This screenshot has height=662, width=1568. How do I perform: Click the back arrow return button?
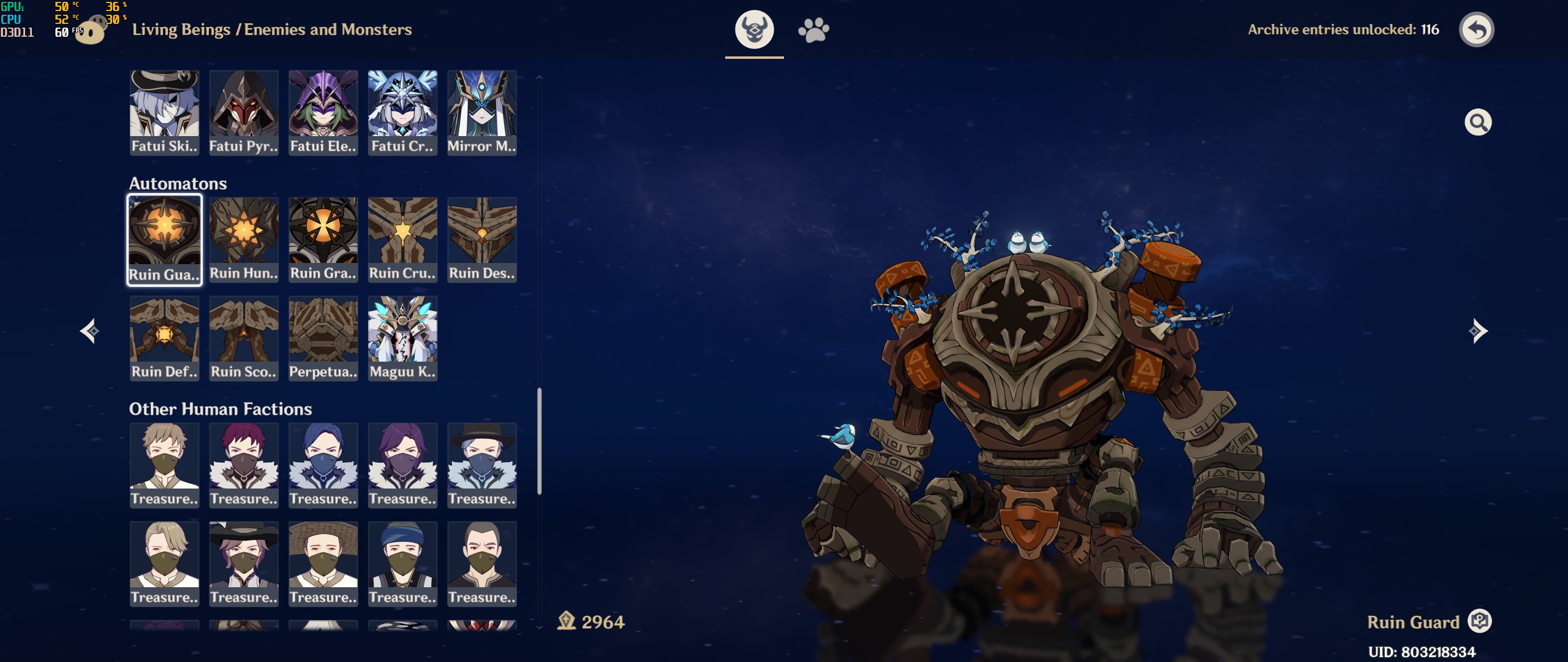tap(1476, 29)
